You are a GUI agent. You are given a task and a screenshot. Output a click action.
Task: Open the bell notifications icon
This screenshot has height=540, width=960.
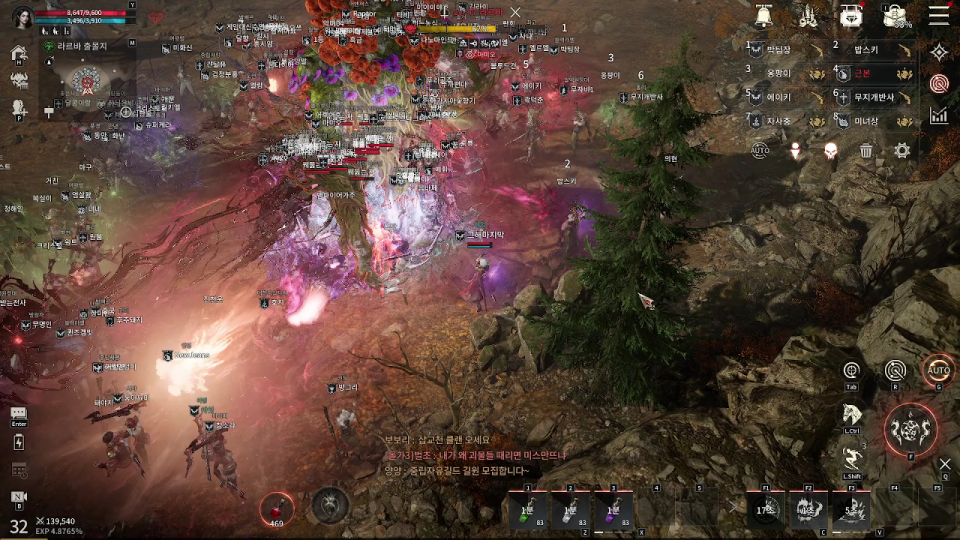(x=765, y=16)
